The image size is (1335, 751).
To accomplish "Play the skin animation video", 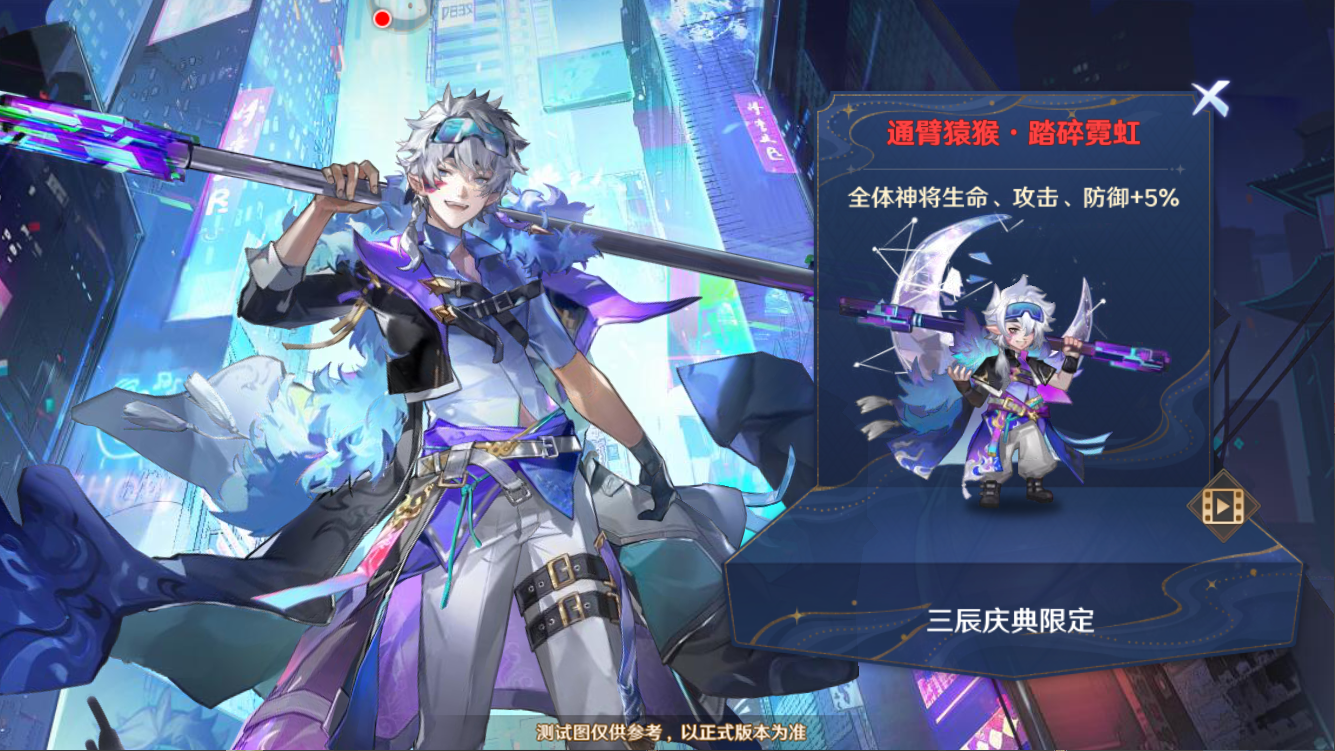I will [x=1222, y=507].
